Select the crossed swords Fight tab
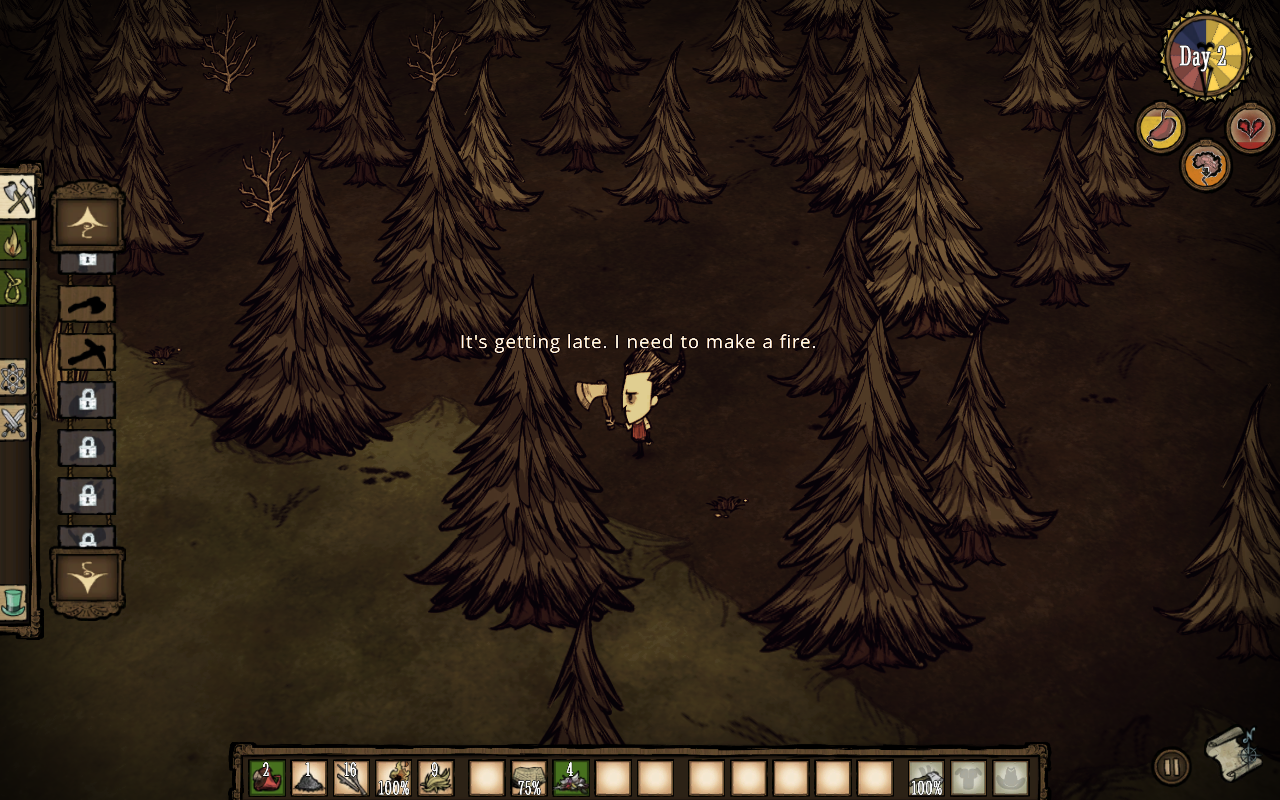This screenshot has width=1280, height=800. (13, 423)
